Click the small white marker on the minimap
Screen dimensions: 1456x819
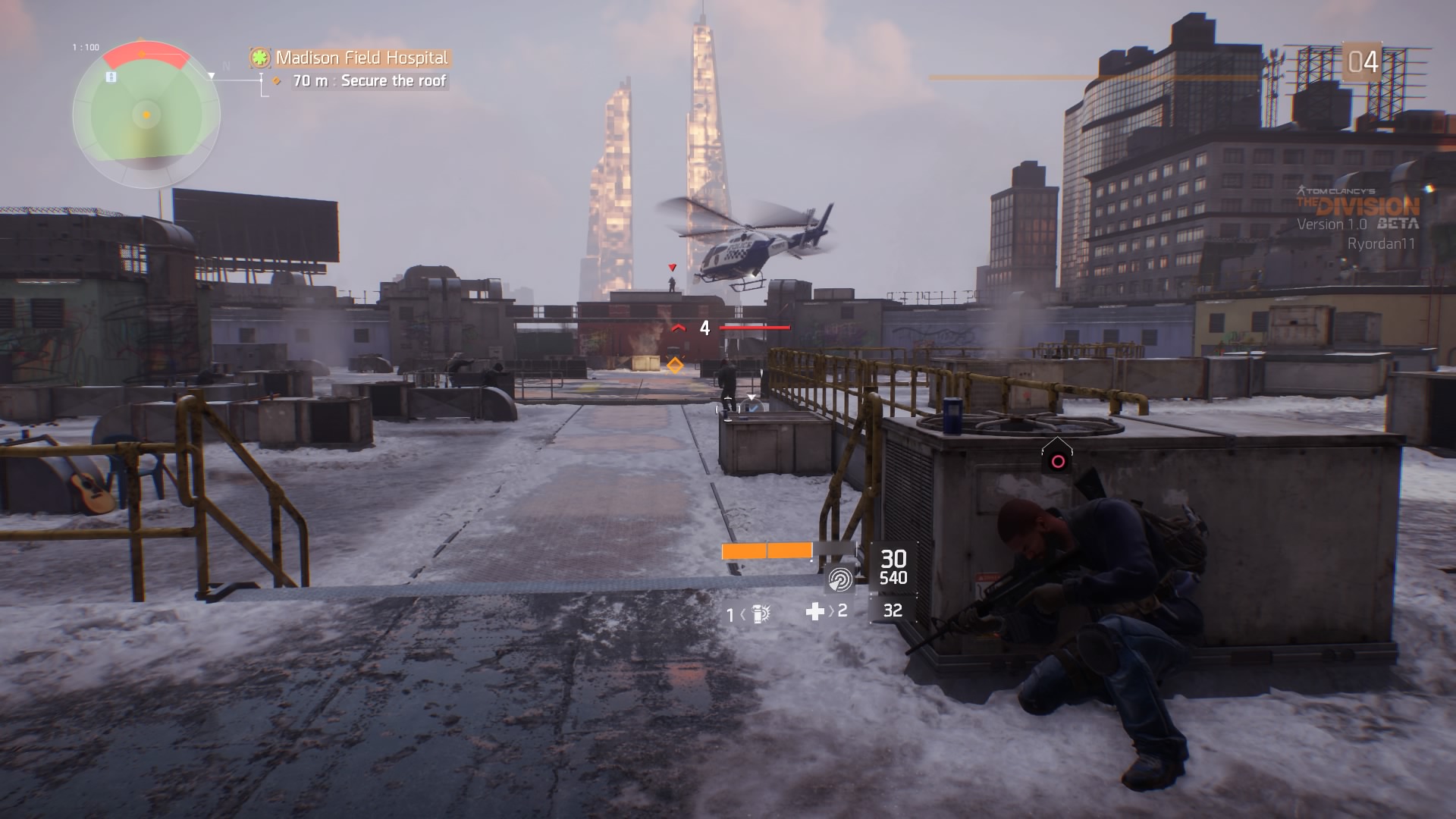coord(111,77)
